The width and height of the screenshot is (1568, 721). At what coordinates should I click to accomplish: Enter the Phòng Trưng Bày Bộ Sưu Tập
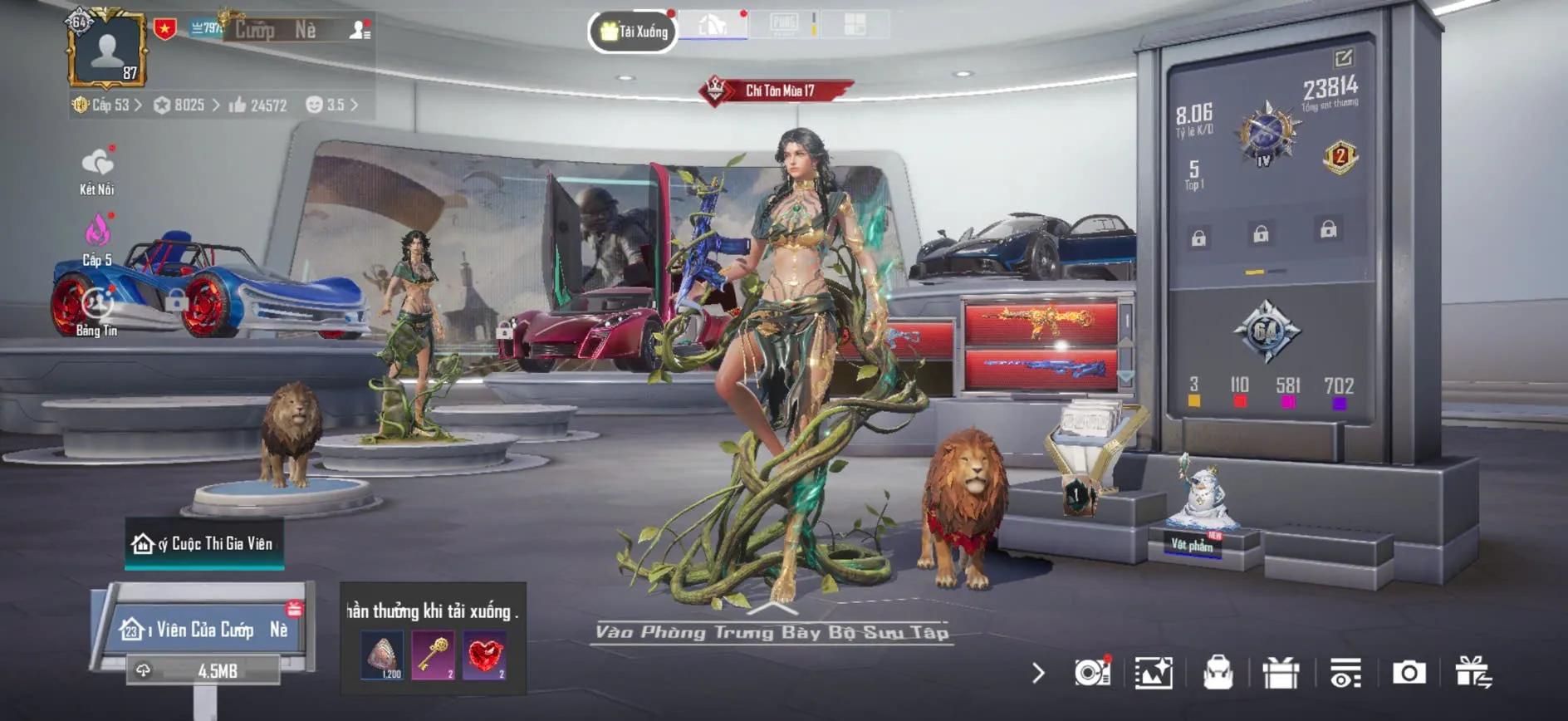click(x=772, y=632)
